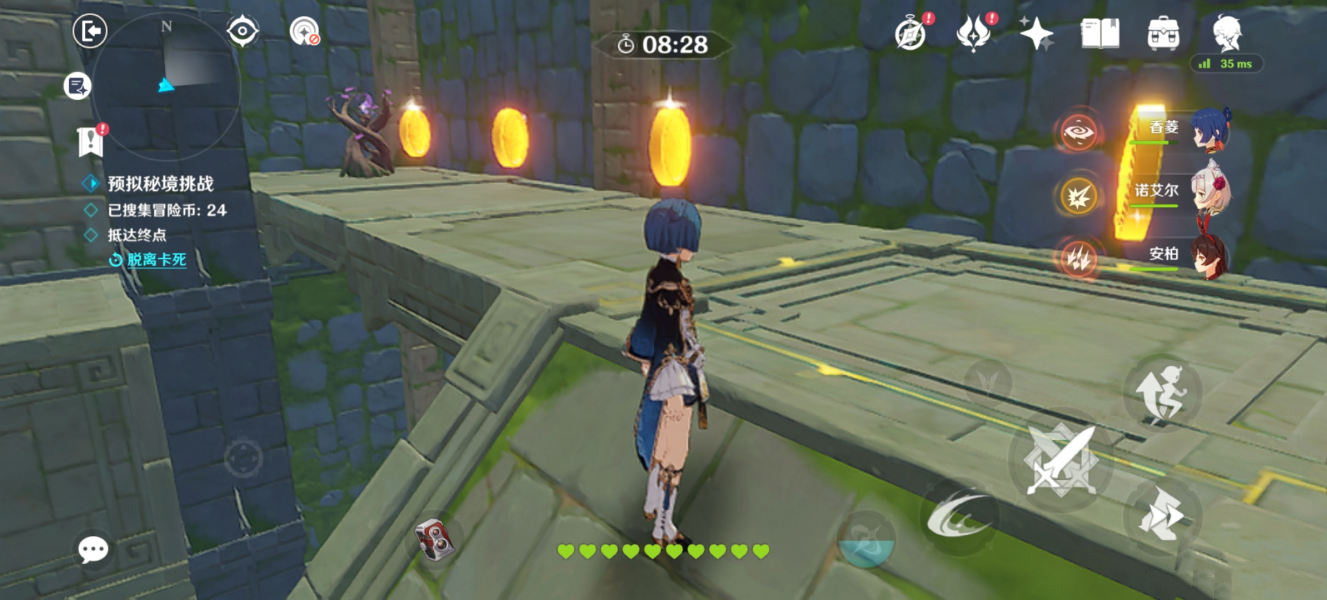Screen dimensions: 1327x600
Task: Tap the jump button
Action: 1162,390
